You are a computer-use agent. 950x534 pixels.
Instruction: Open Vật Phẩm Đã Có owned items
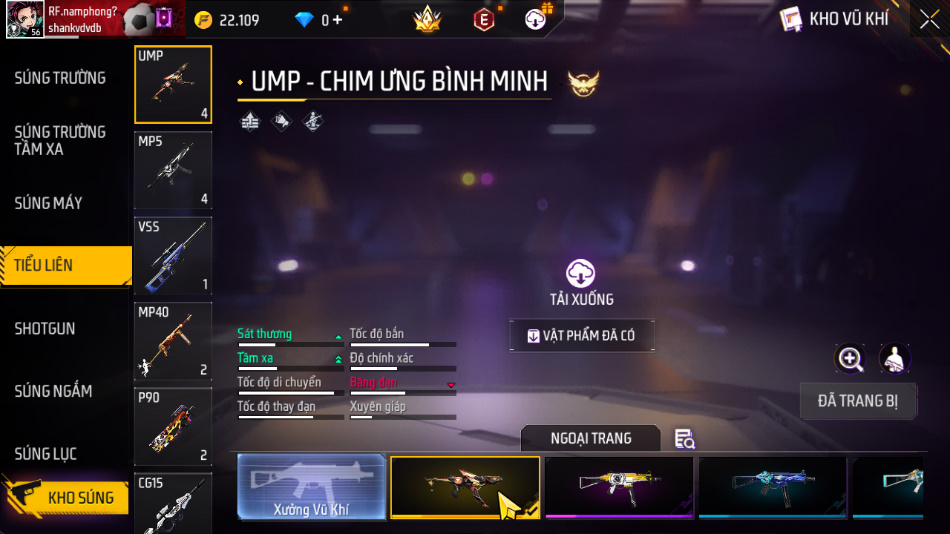point(581,336)
